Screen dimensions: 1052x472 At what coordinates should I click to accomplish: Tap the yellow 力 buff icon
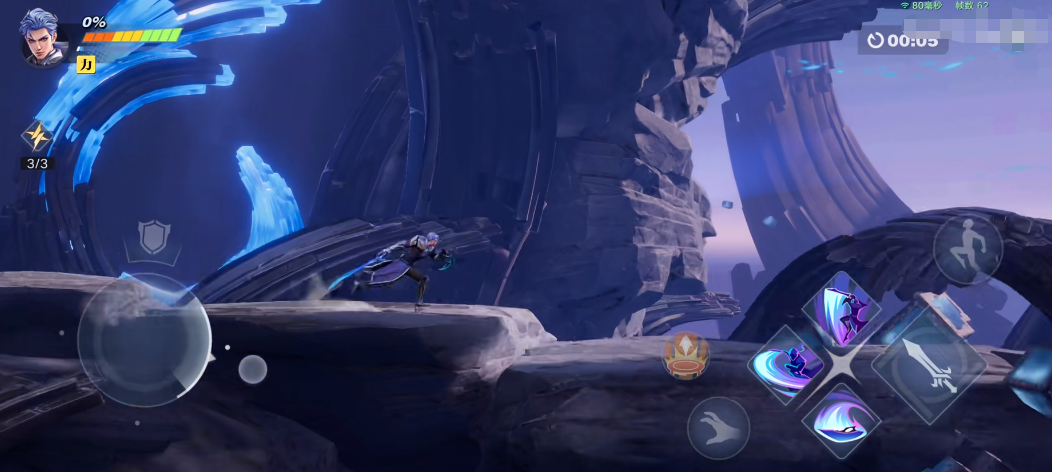[x=86, y=64]
